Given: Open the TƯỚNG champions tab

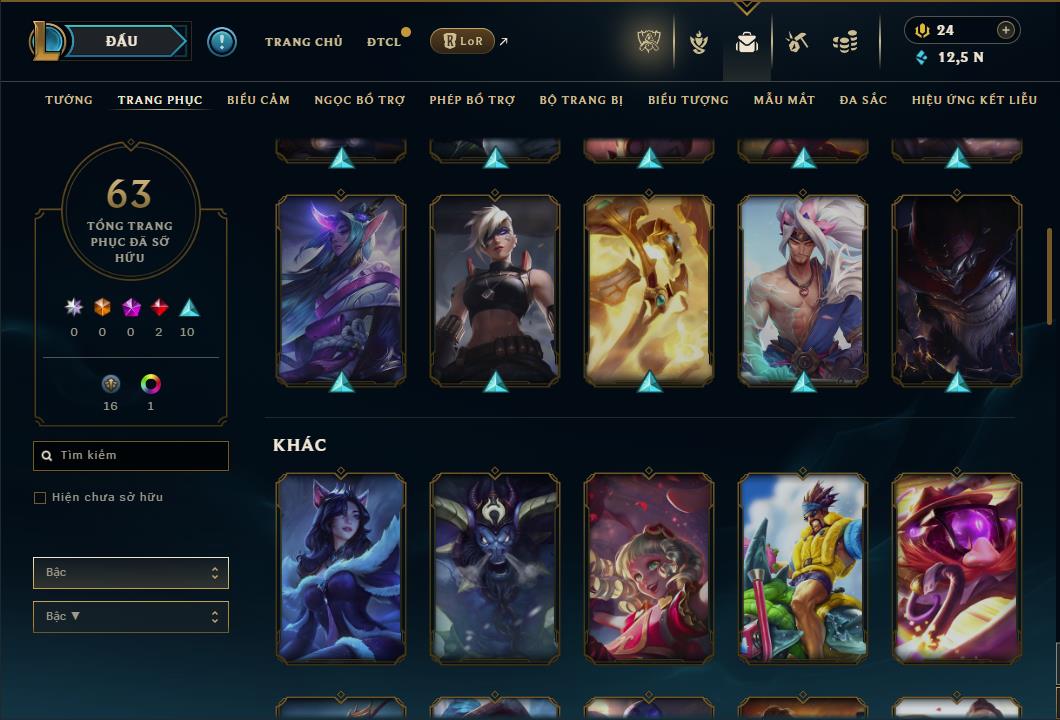Looking at the screenshot, I should click(x=69, y=100).
